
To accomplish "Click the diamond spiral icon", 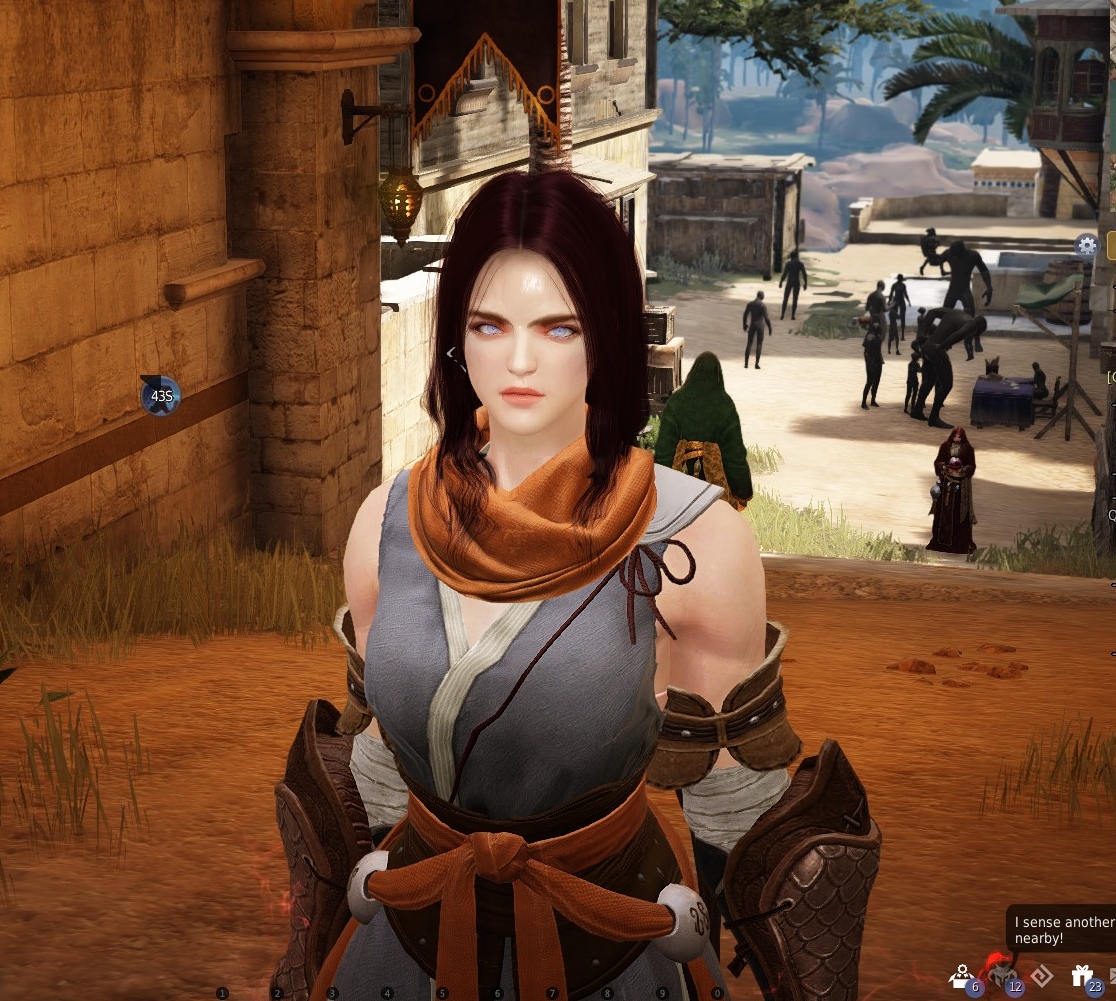I will 1042,976.
